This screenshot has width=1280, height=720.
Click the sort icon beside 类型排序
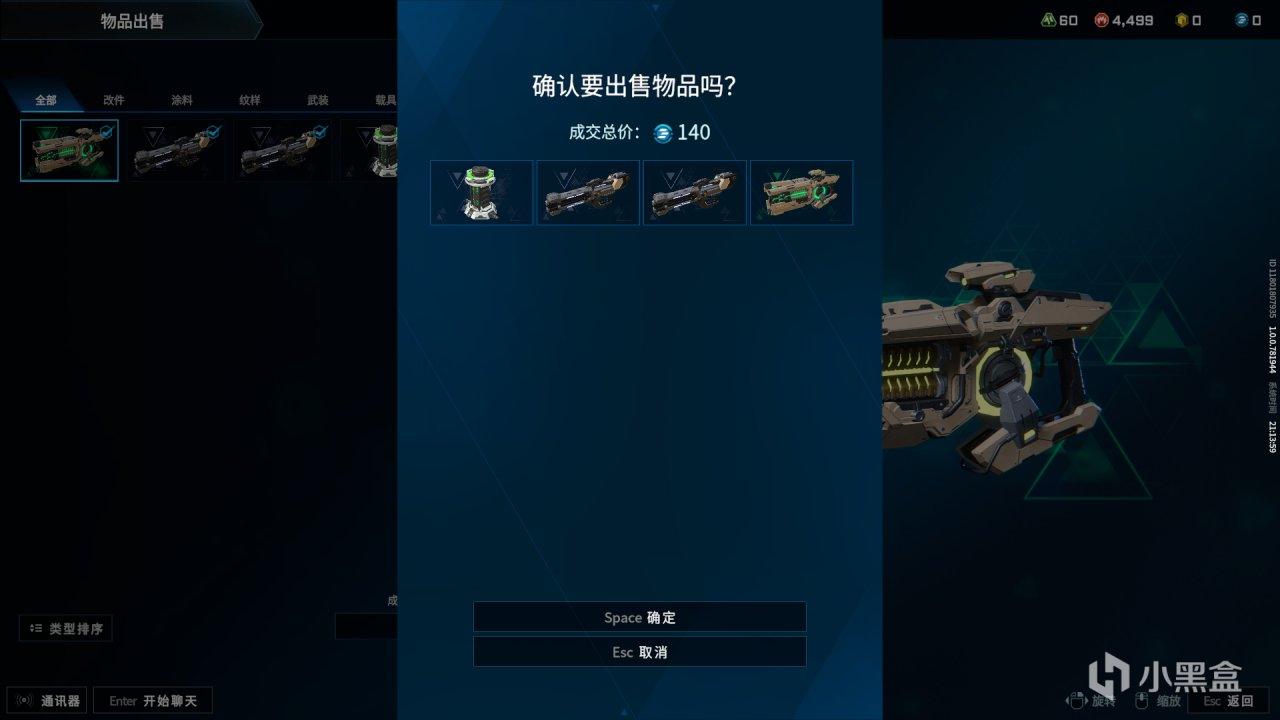tap(37, 628)
